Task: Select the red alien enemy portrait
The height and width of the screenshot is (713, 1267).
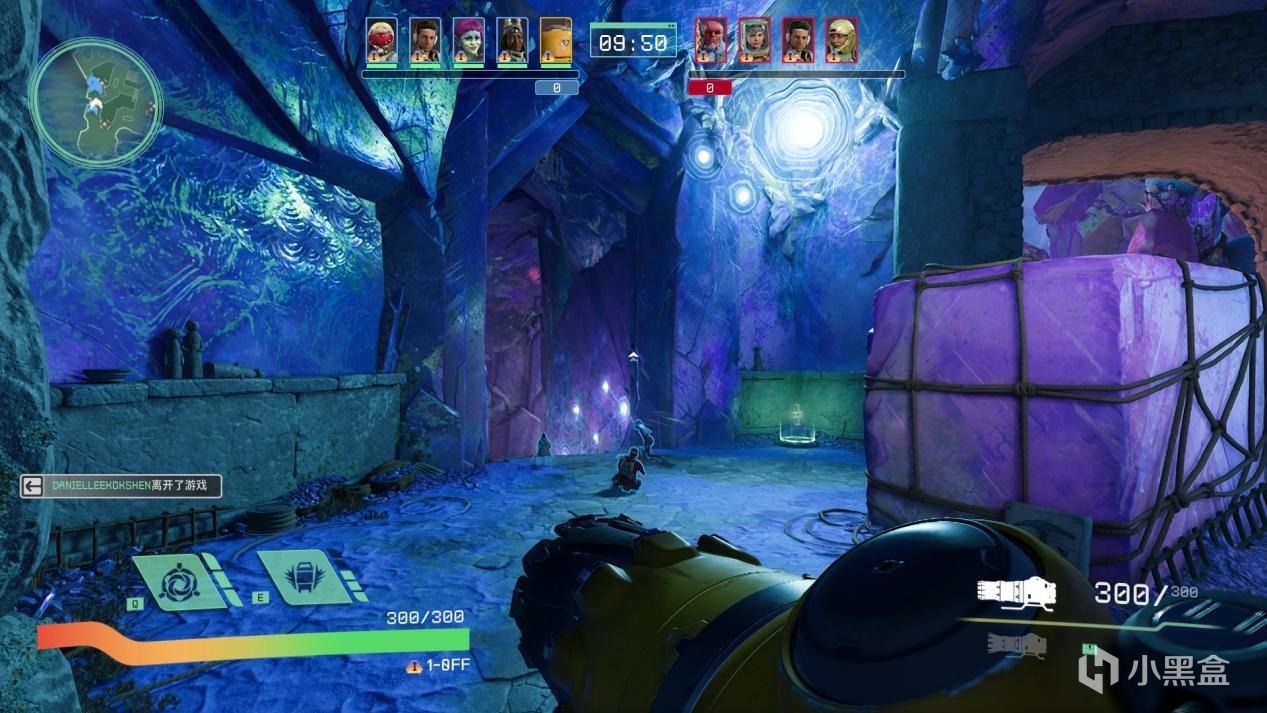Action: [710, 41]
